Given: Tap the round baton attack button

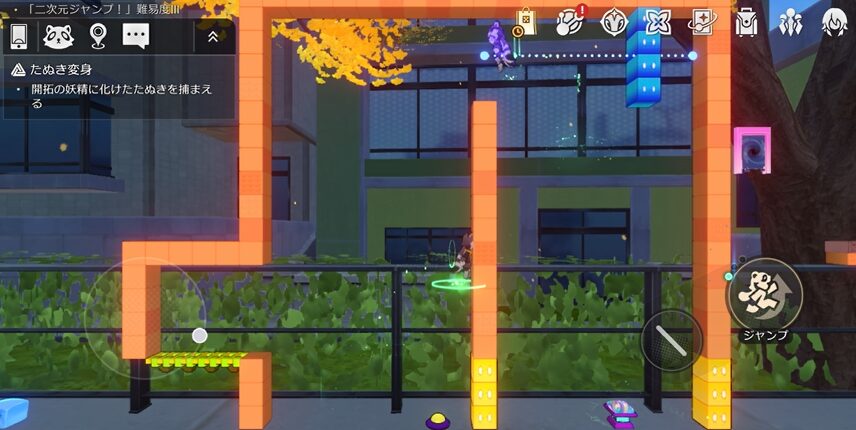Looking at the screenshot, I should tap(672, 340).
